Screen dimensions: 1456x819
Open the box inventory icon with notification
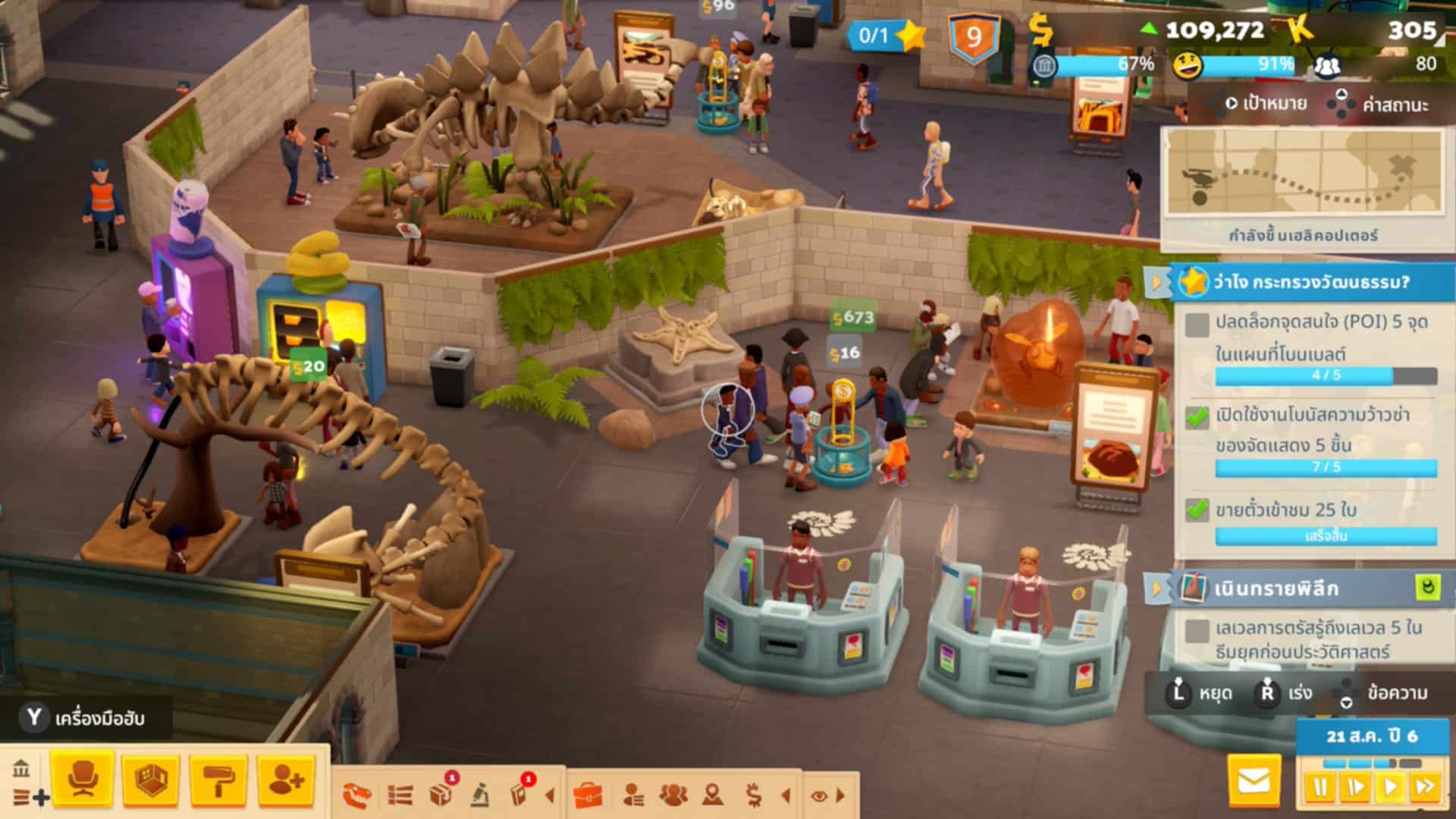441,794
